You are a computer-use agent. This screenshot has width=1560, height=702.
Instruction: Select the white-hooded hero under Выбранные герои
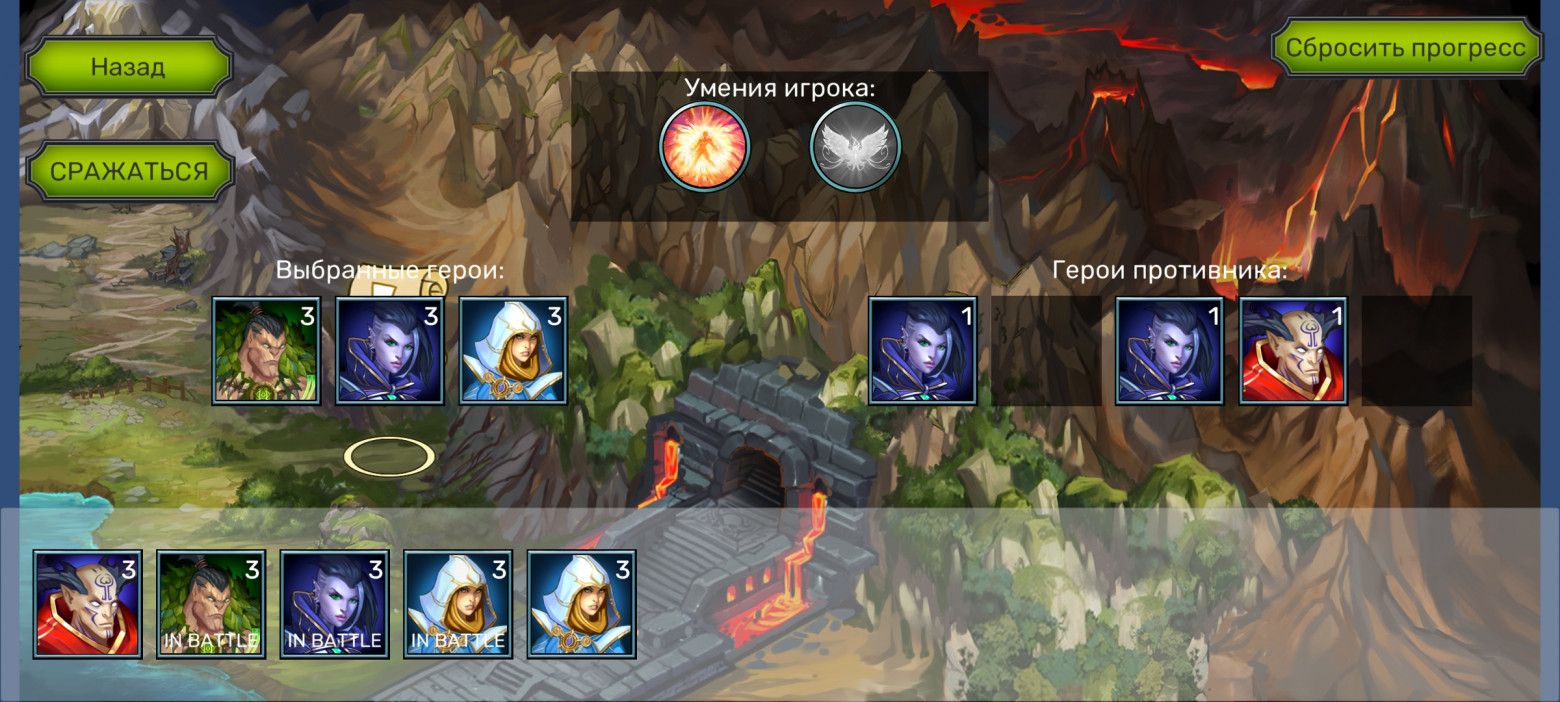tap(513, 350)
